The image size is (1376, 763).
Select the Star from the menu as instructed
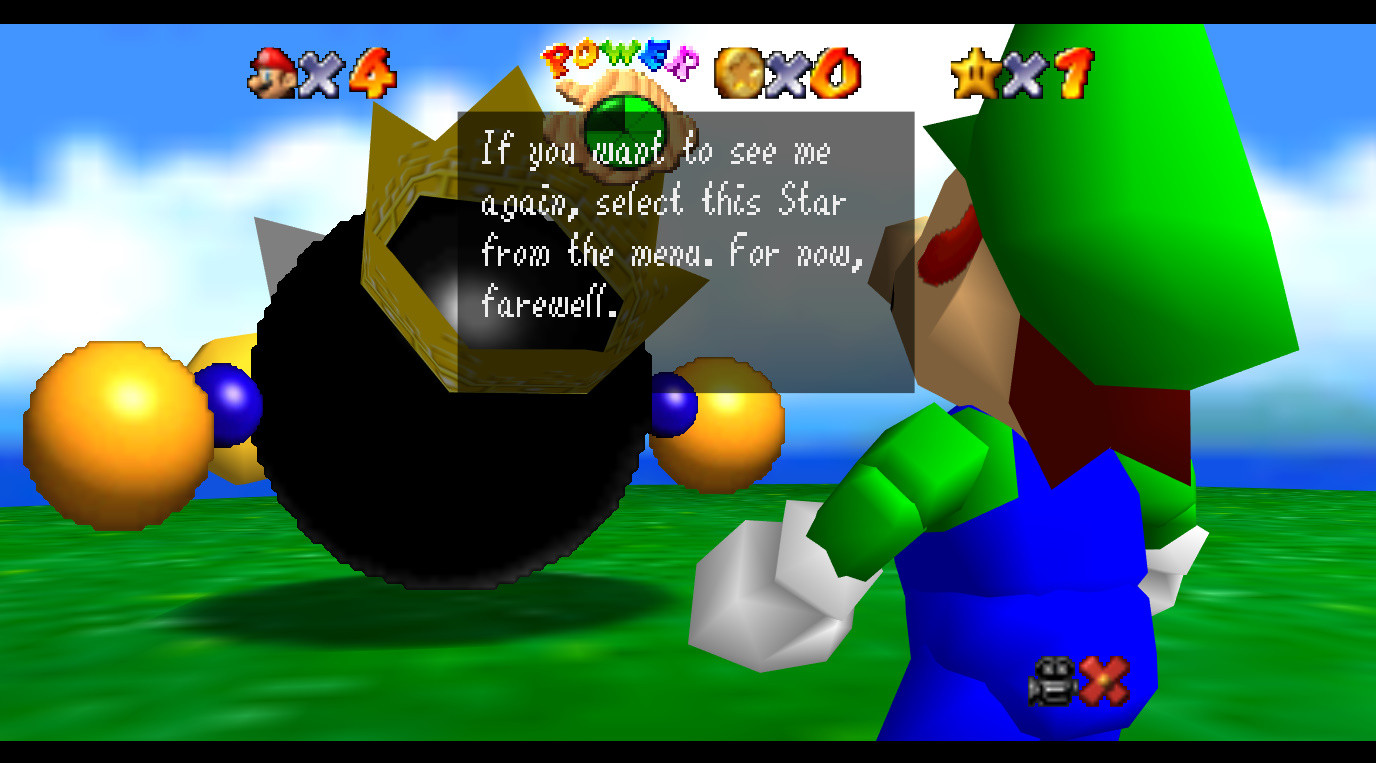point(975,72)
